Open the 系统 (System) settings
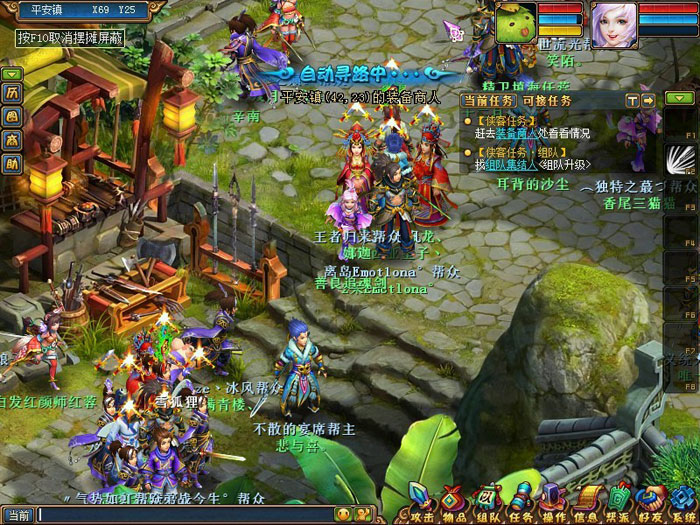The height and width of the screenshot is (525, 700). tap(684, 498)
